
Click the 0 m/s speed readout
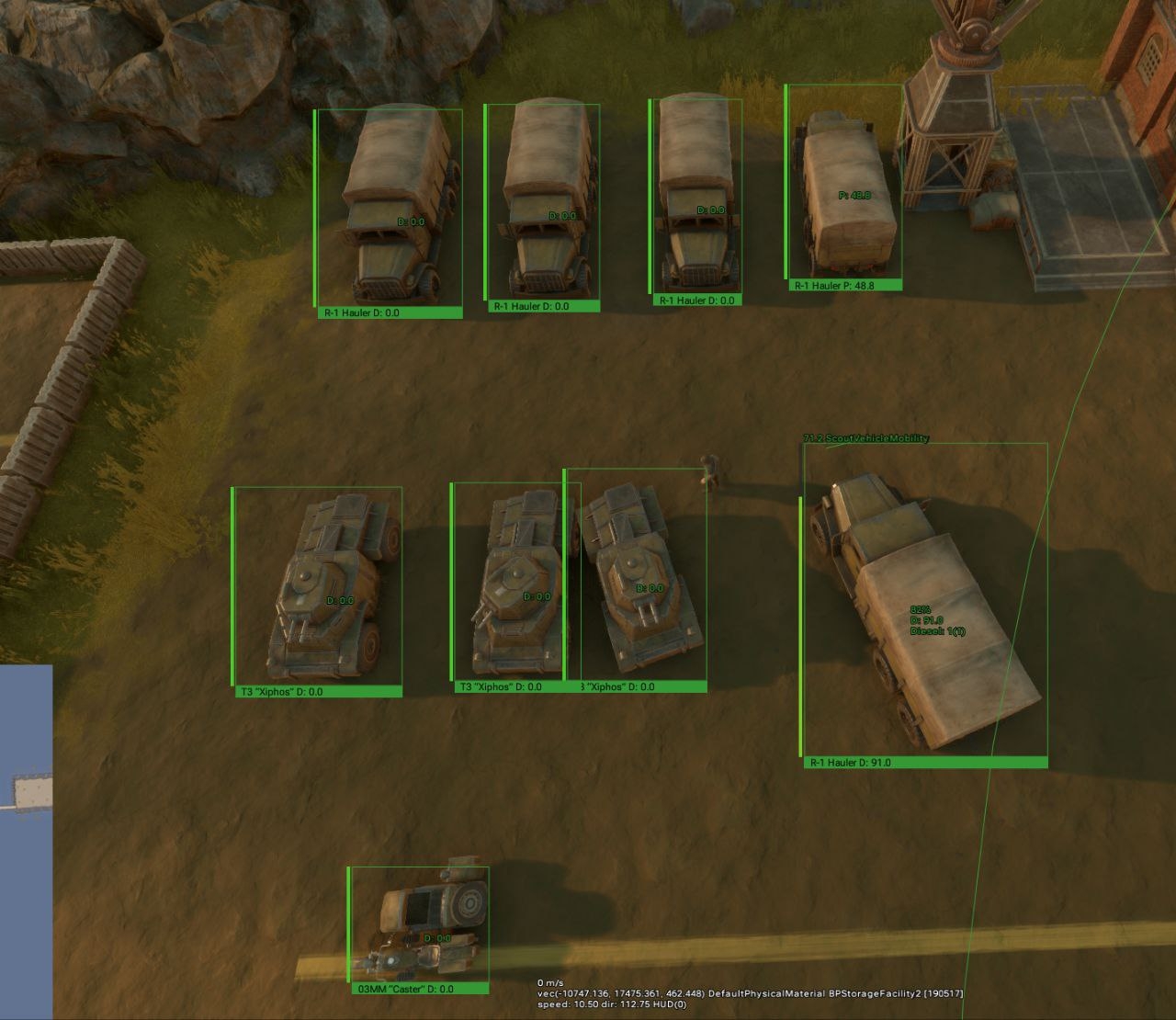[x=548, y=981]
